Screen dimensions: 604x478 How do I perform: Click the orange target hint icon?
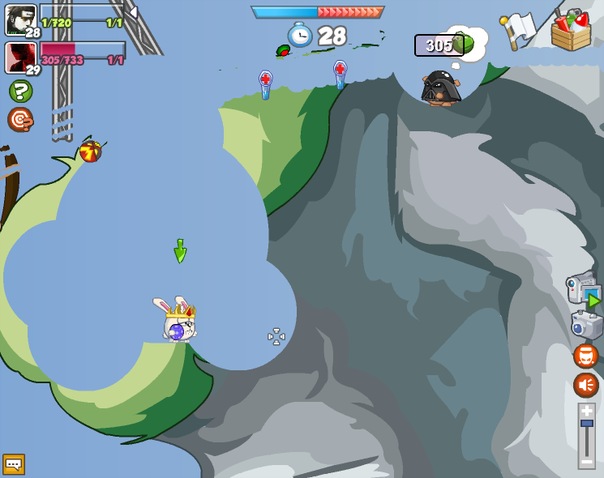pos(20,120)
